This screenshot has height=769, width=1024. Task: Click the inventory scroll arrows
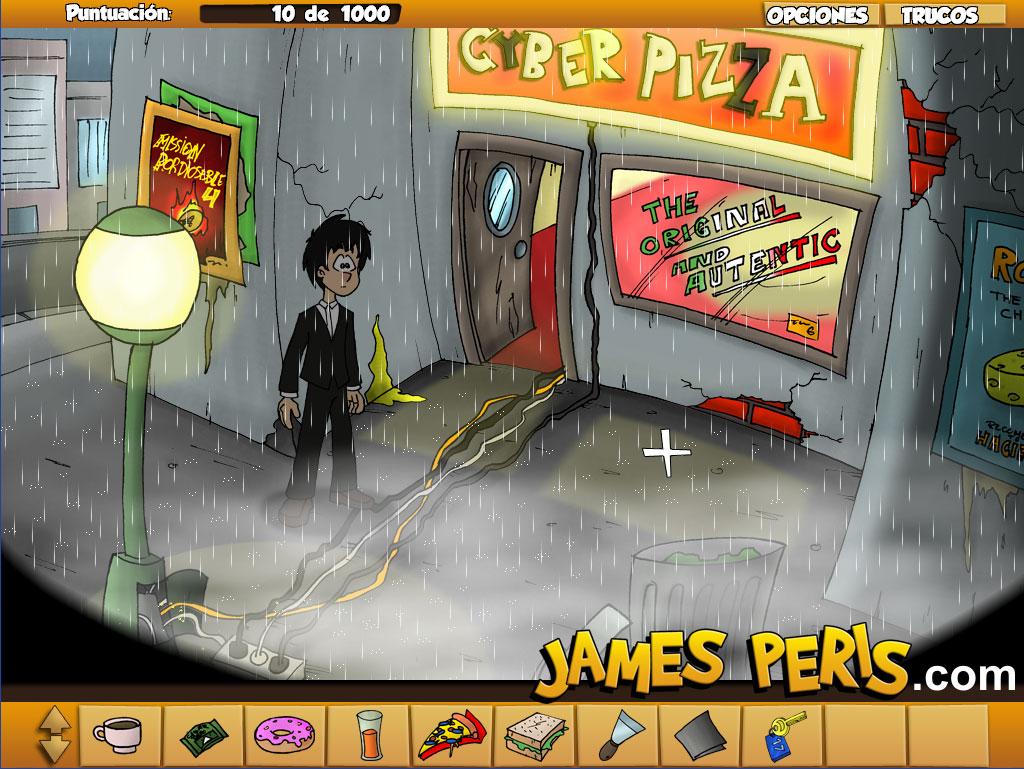(x=56, y=737)
